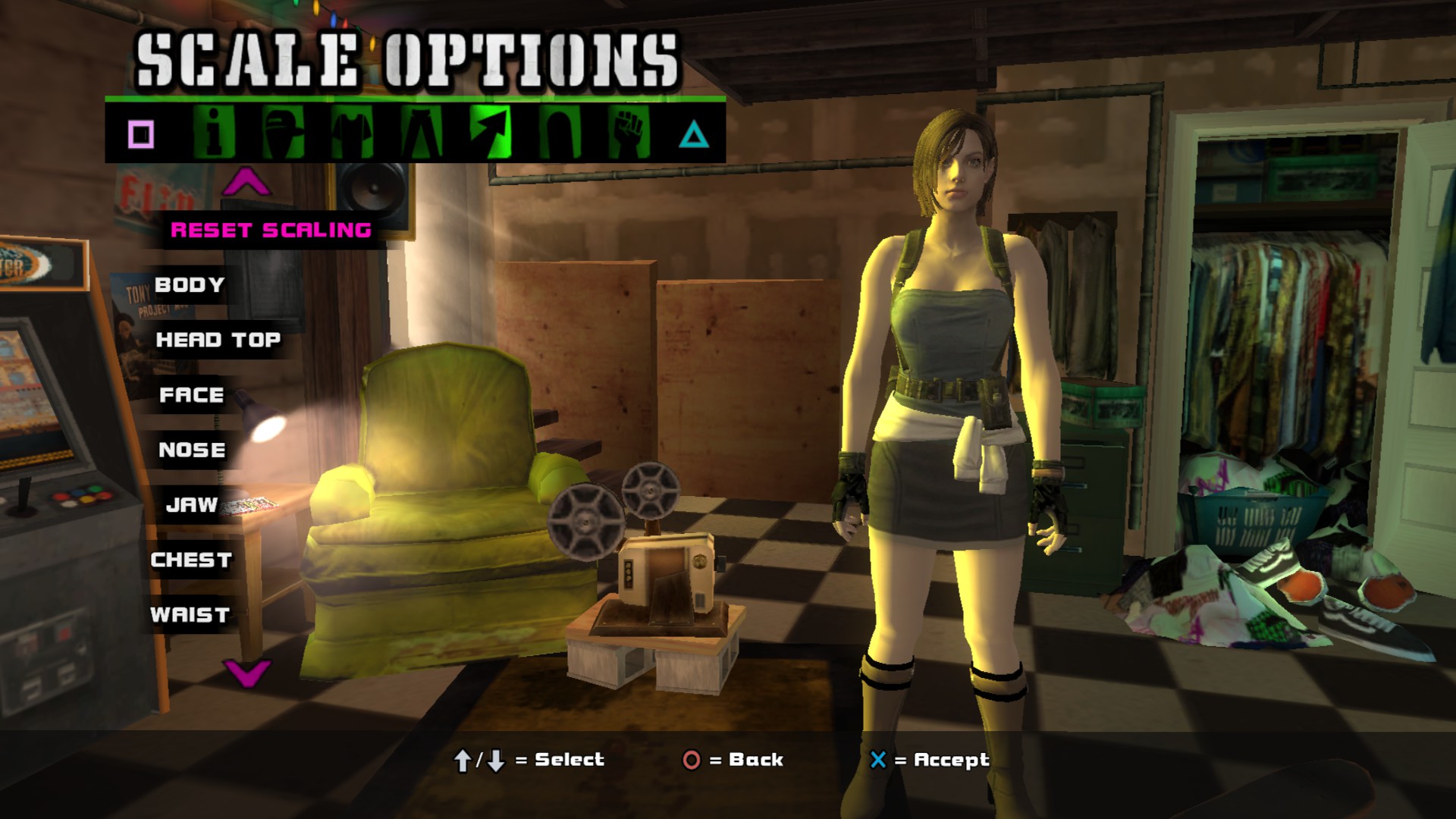Image resolution: width=1456 pixels, height=819 pixels.
Task: Open the Body scale option
Action: (190, 285)
